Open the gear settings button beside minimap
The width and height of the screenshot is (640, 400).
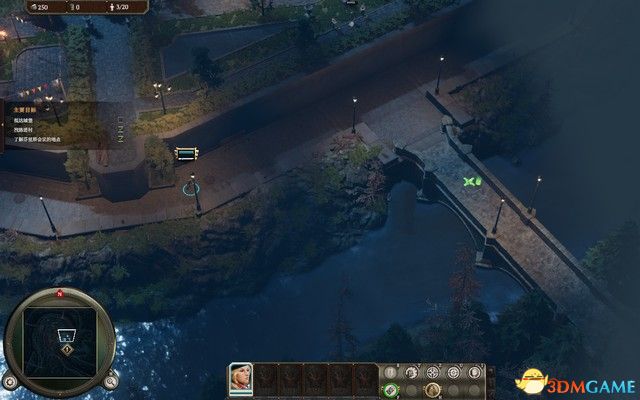[x=10, y=381]
